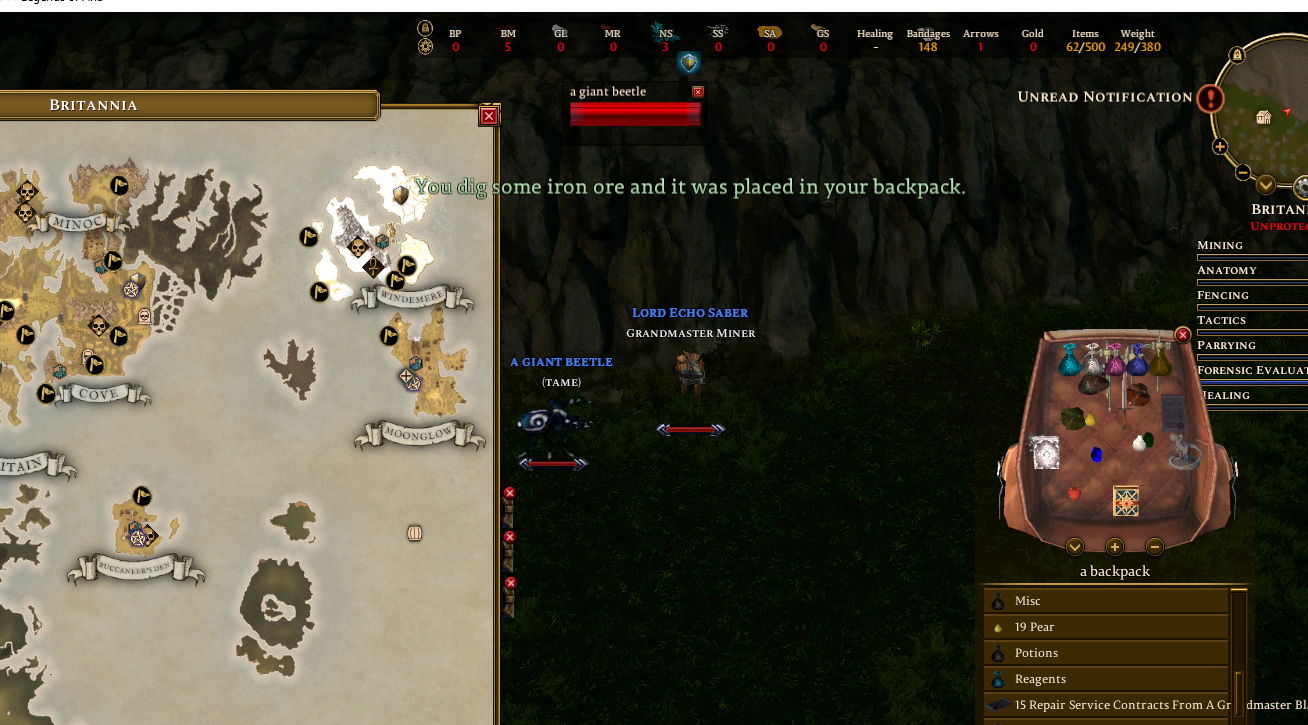Close the giant beetle health bar
Image resolution: width=1308 pixels, height=725 pixels.
(698, 92)
